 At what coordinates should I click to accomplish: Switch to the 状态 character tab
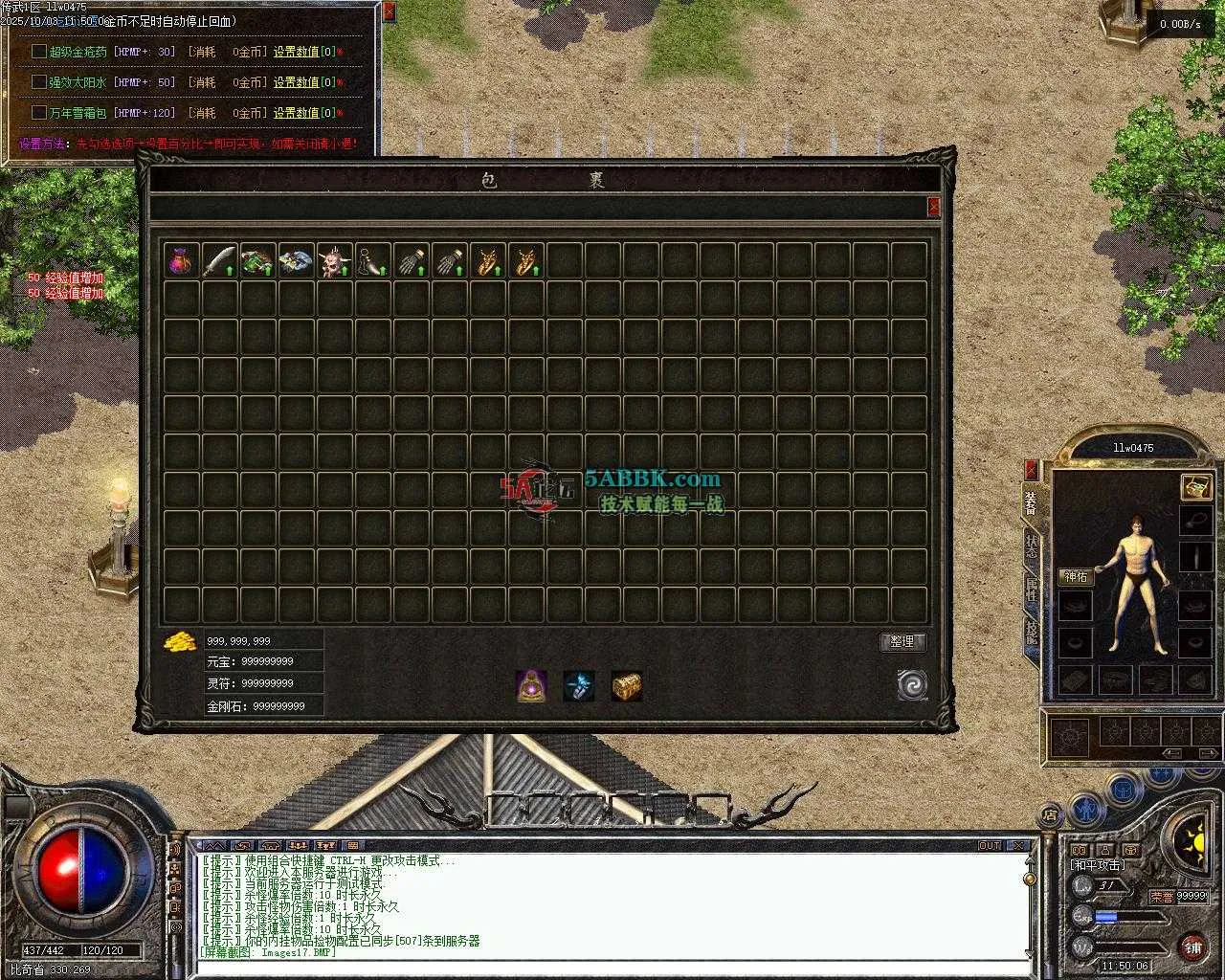pyautogui.click(x=1031, y=547)
